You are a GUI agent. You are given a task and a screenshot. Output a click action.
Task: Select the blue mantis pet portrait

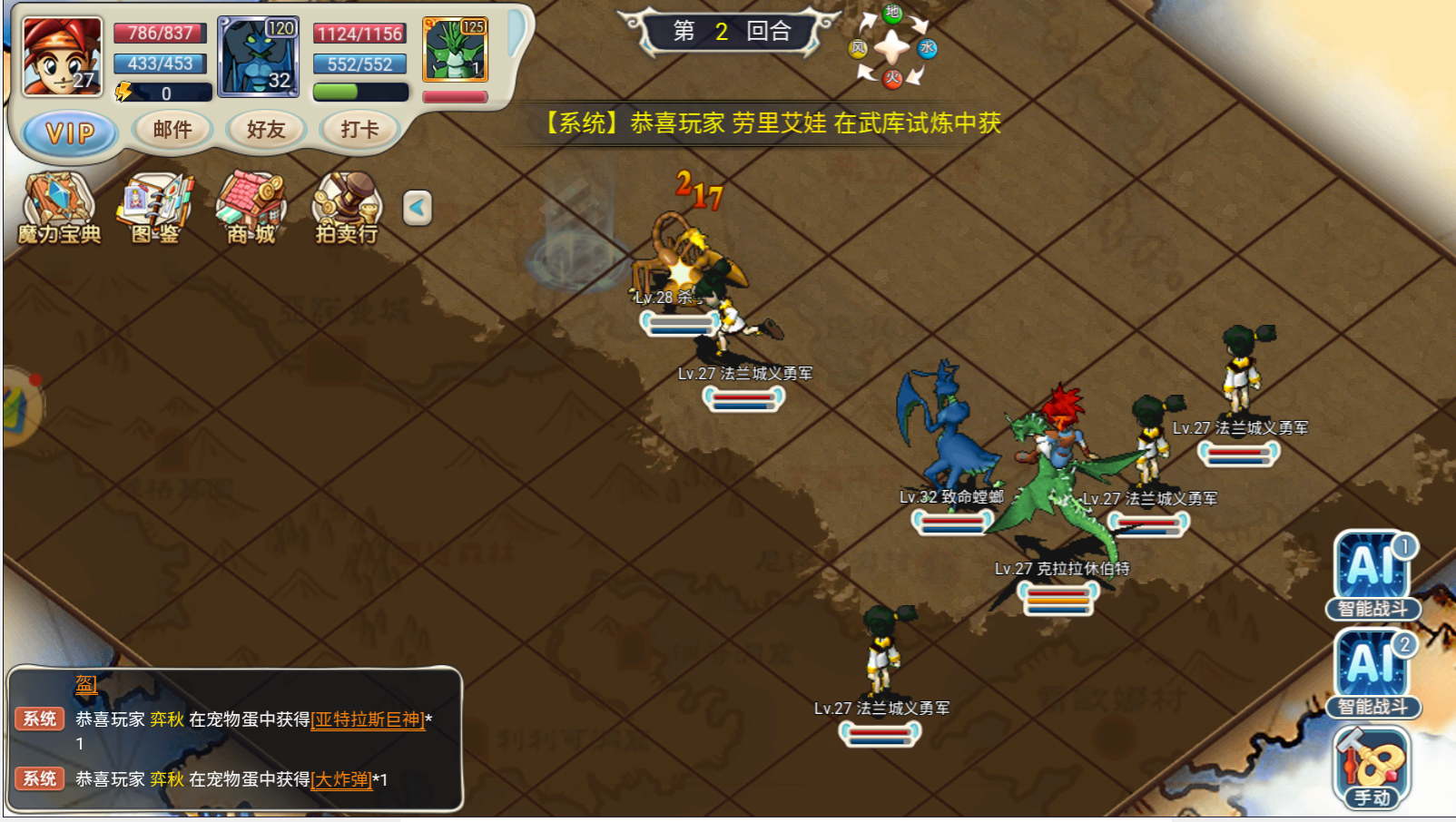point(259,56)
